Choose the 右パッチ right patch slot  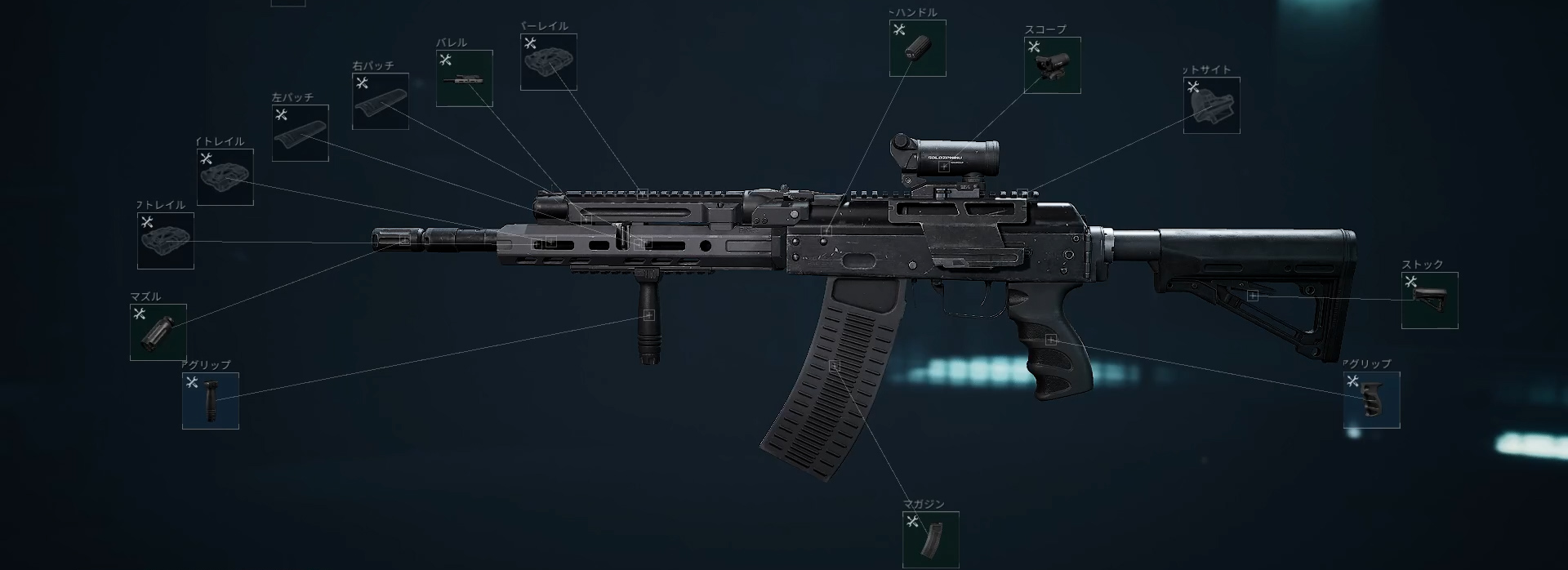380,101
